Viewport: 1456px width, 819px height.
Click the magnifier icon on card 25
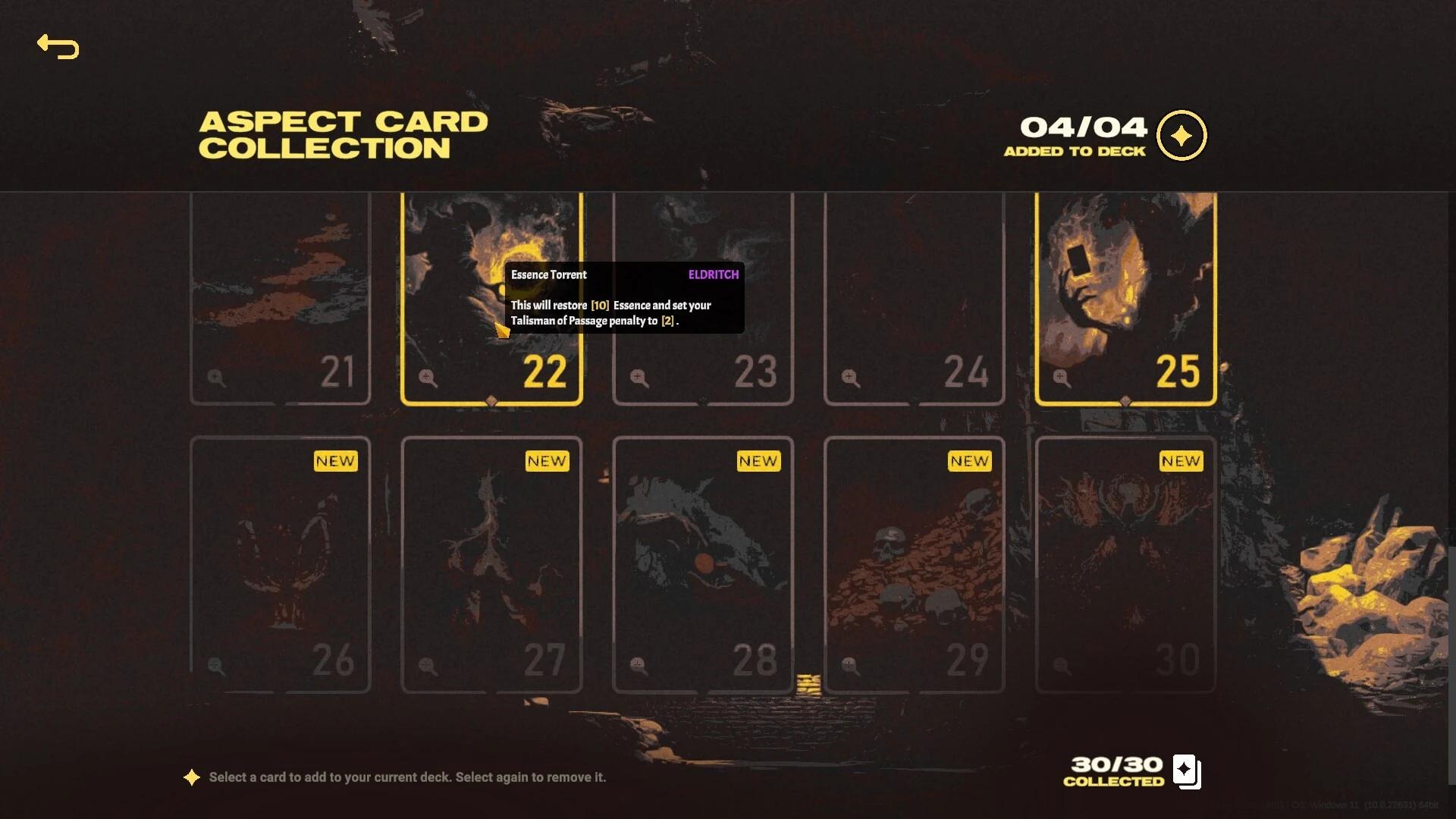(1060, 379)
